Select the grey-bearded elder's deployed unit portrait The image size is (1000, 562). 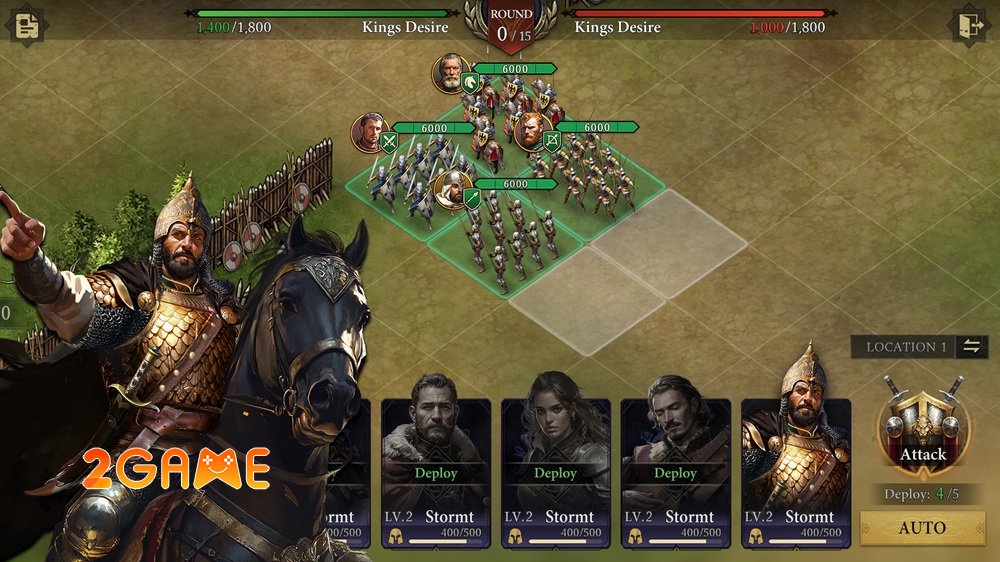click(x=452, y=73)
